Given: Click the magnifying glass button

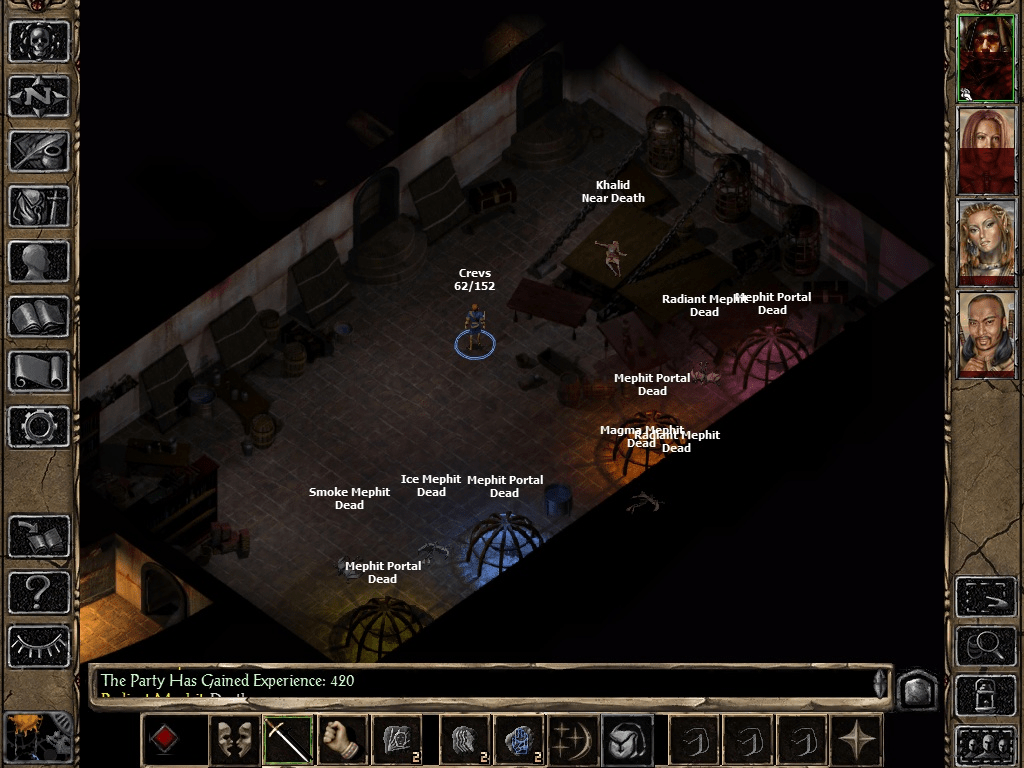Looking at the screenshot, I should coord(985,647).
